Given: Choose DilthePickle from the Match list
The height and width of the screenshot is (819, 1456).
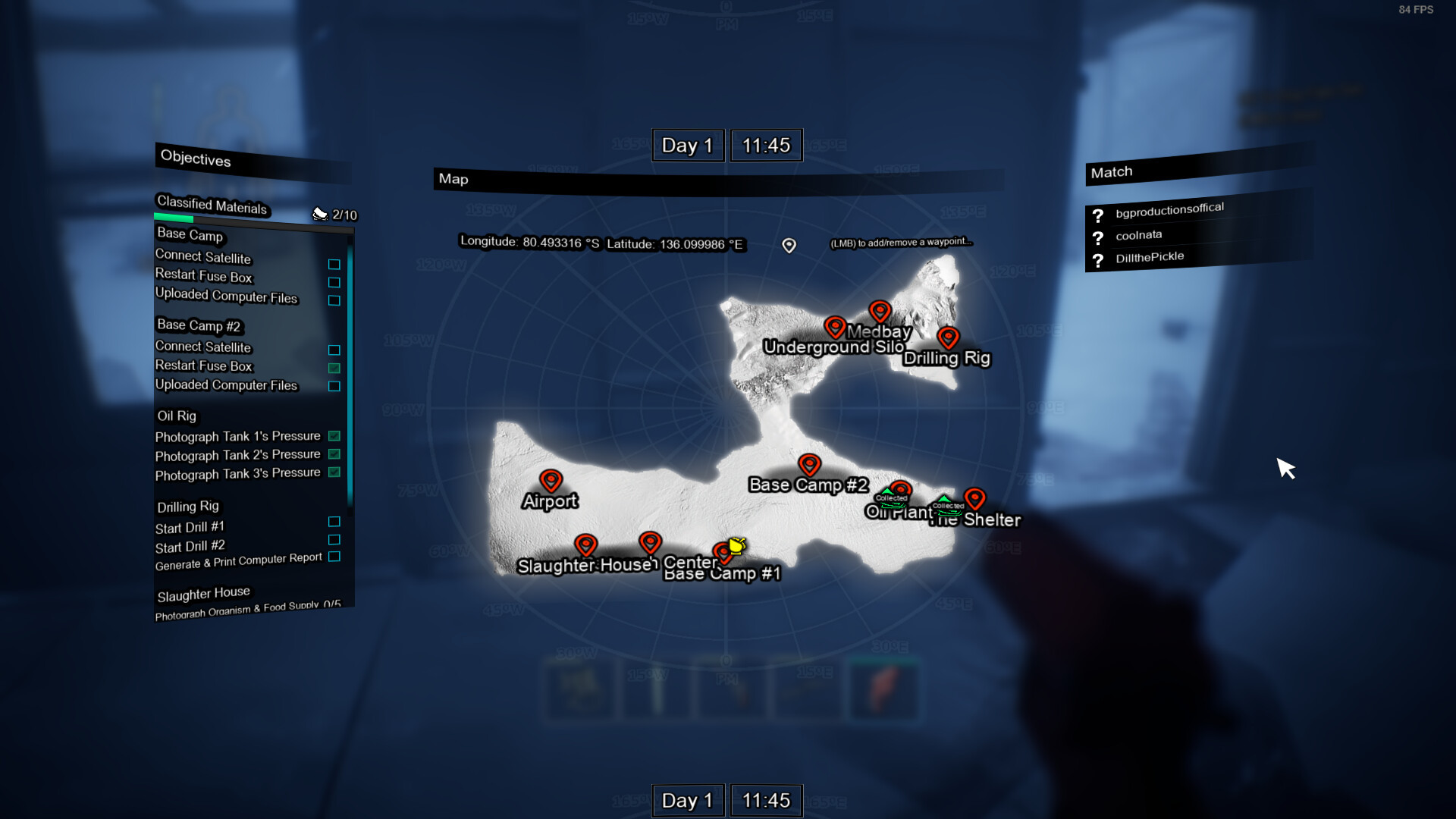Looking at the screenshot, I should point(1149,258).
